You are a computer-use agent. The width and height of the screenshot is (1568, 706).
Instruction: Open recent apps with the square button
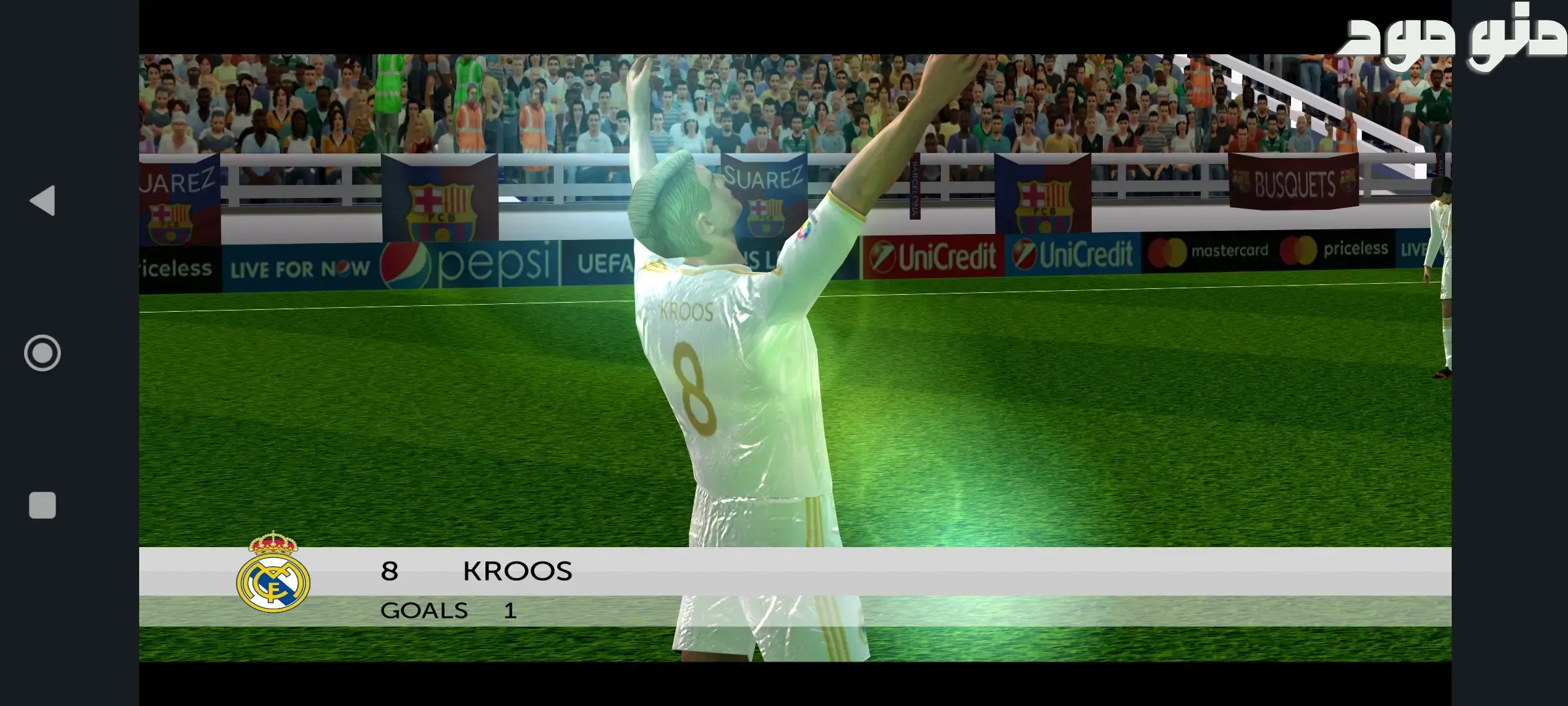click(42, 505)
